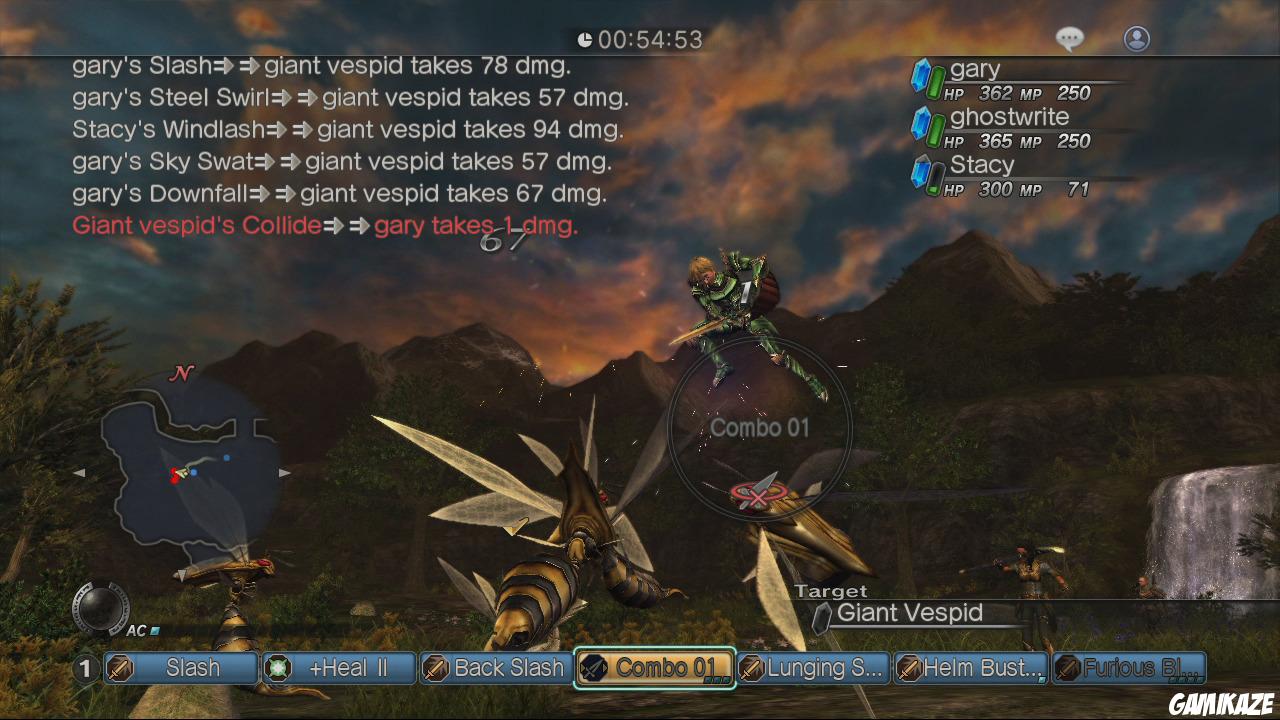Image resolution: width=1280 pixels, height=720 pixels.
Task: Open the chat speech bubble icon
Action: tap(1070, 39)
